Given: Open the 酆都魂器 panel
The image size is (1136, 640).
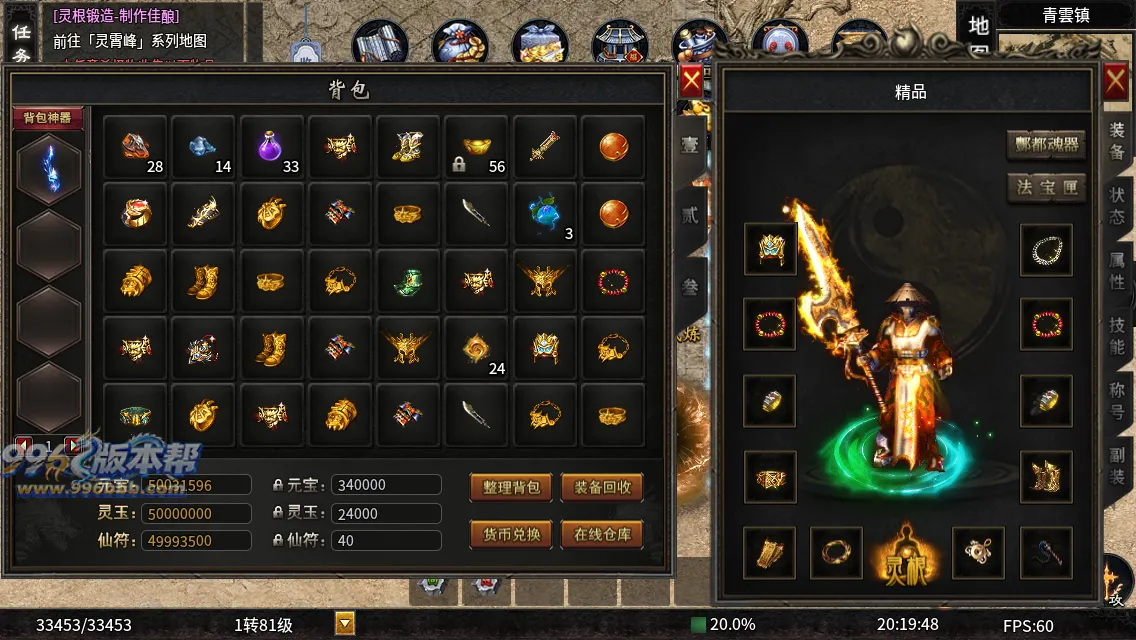Looking at the screenshot, I should (x=1046, y=144).
